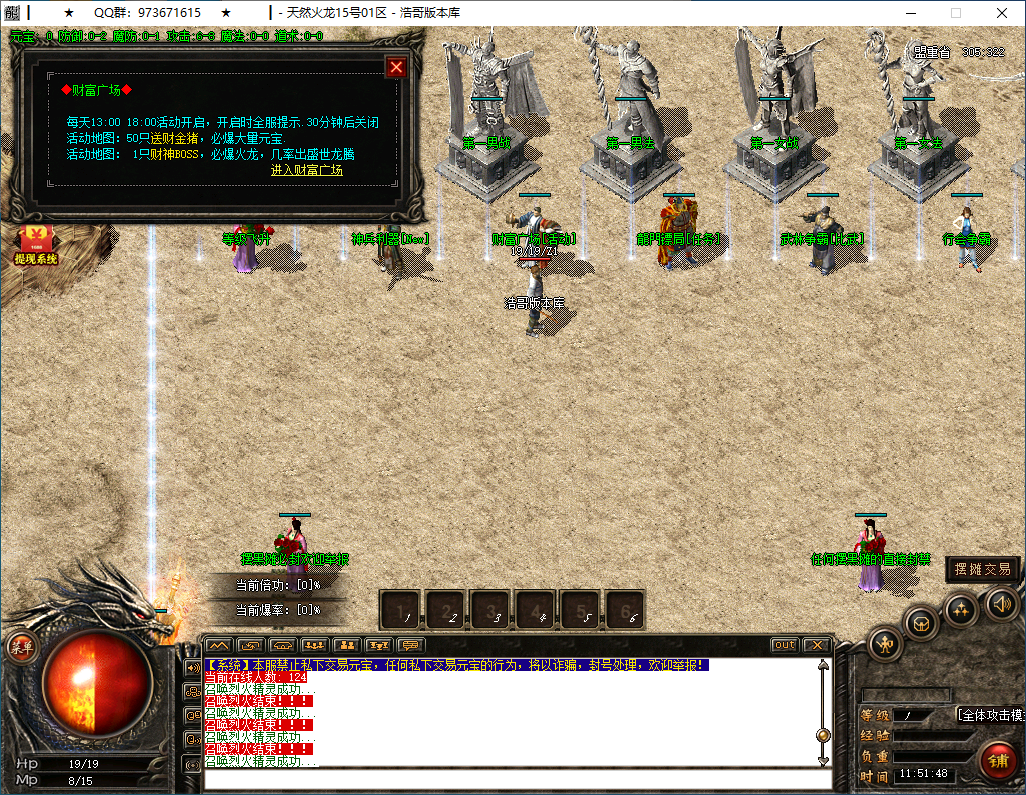
Task: Click the speech bubble icon above chat
Action: pyautogui.click(x=410, y=645)
